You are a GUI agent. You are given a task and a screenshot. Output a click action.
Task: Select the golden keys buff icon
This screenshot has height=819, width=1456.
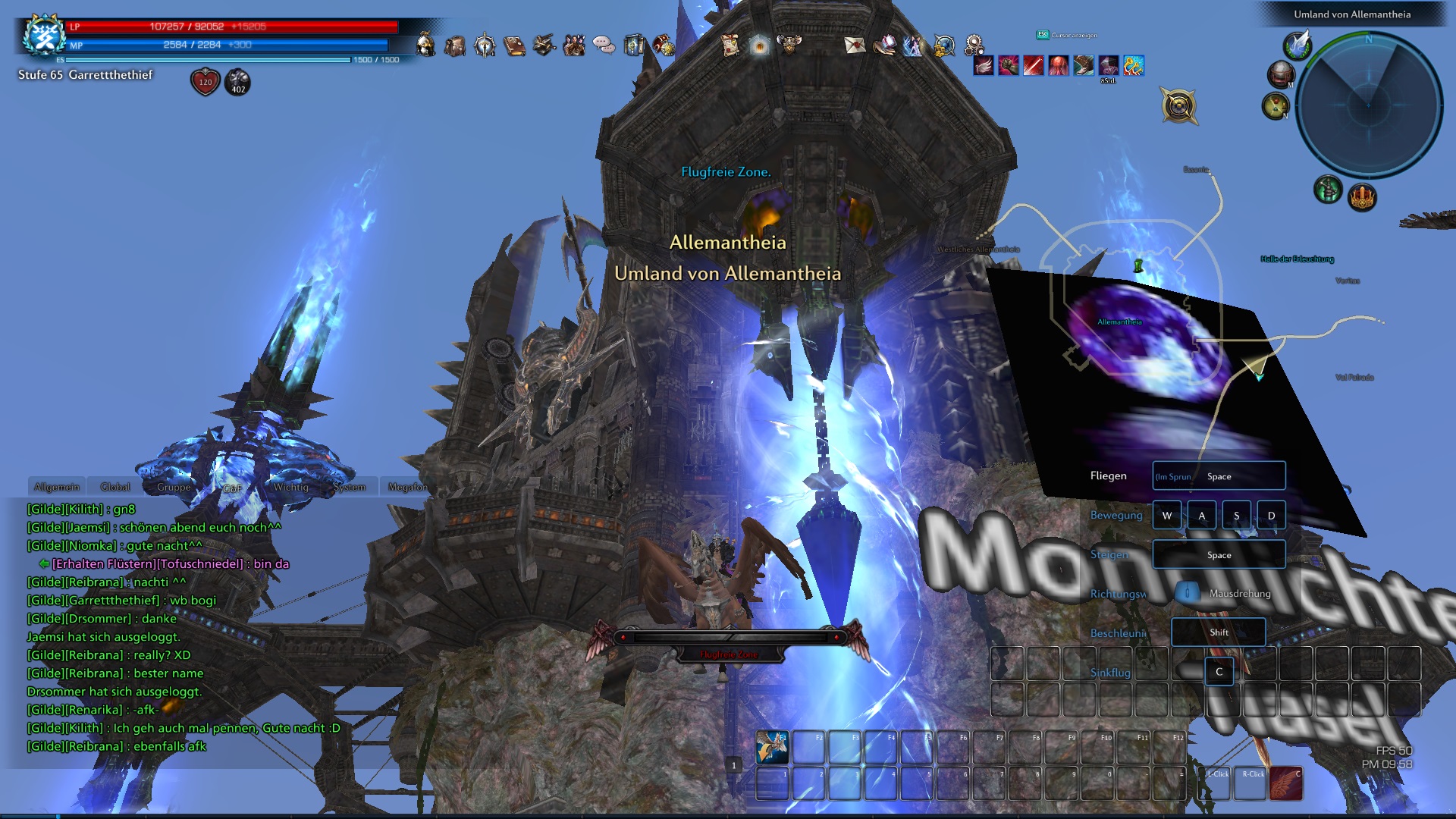(x=1134, y=66)
